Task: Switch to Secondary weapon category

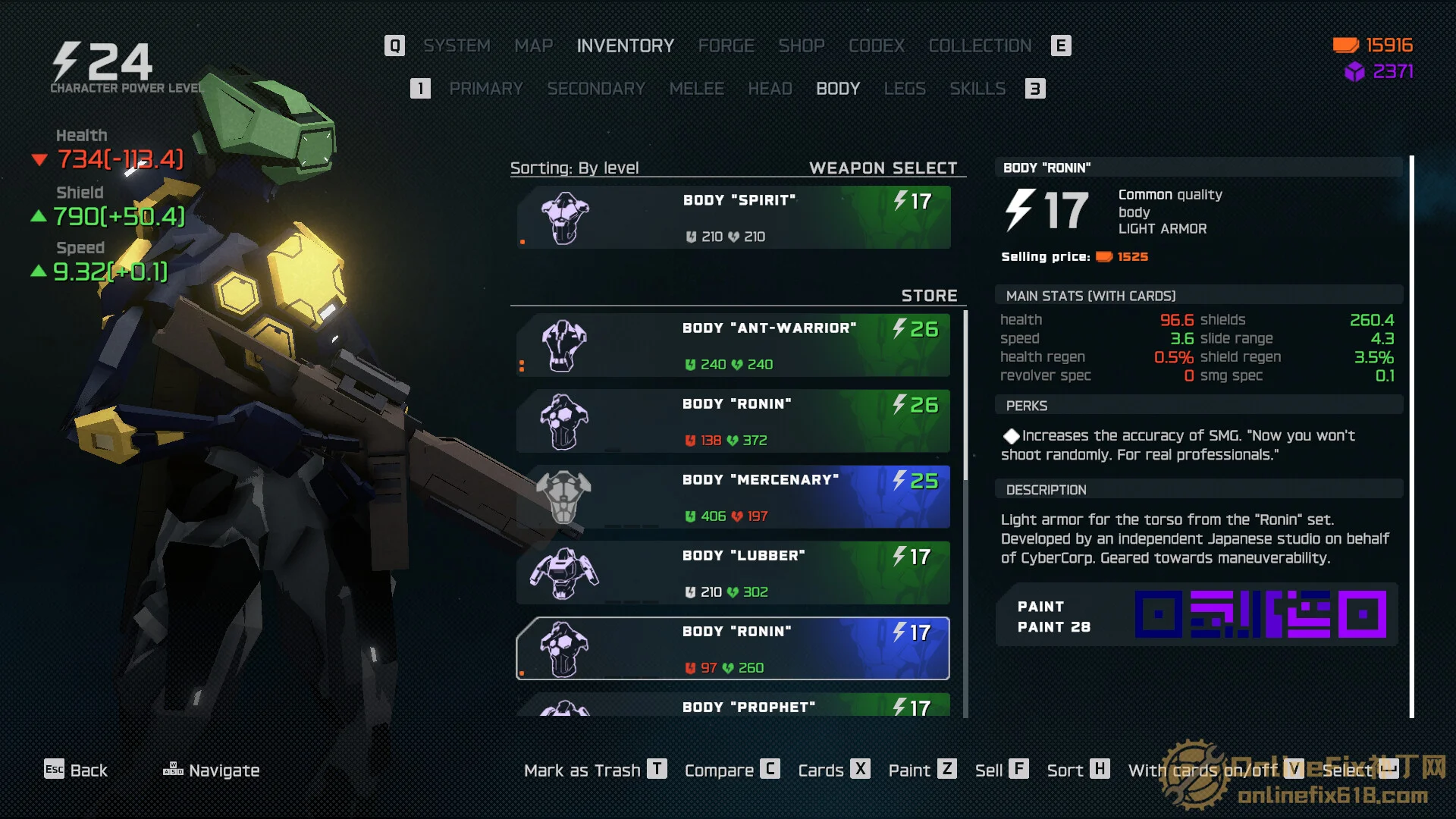Action: point(596,89)
